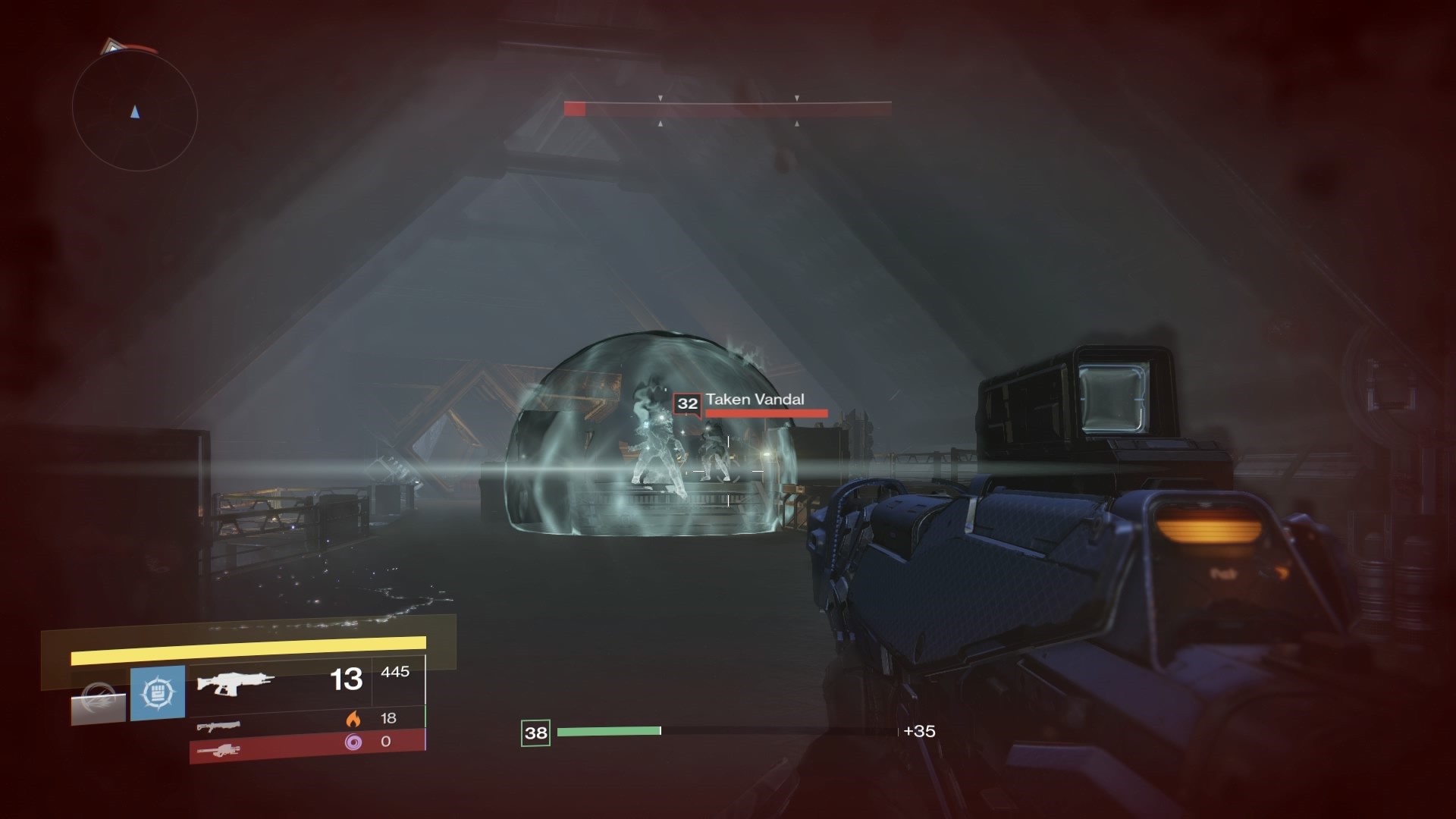The width and height of the screenshot is (1456, 819).
Task: Click the player level 38 badge
Action: (x=535, y=733)
